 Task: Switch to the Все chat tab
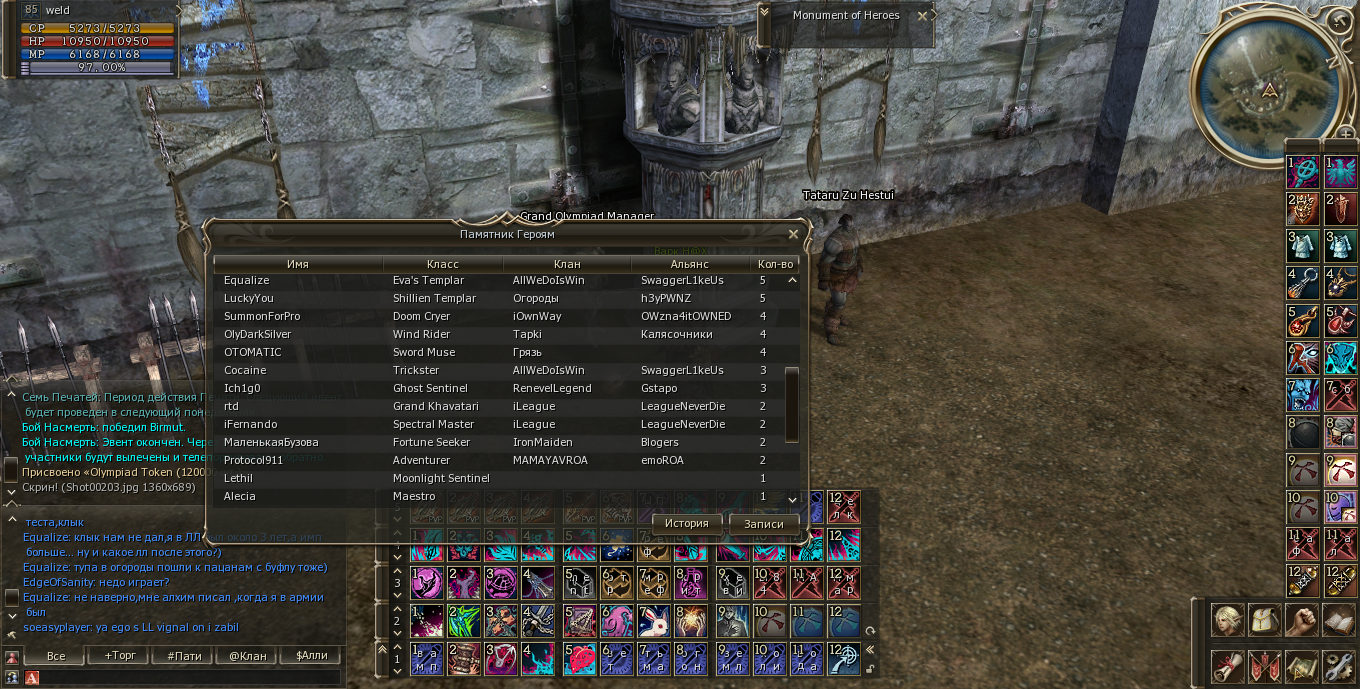coord(56,657)
